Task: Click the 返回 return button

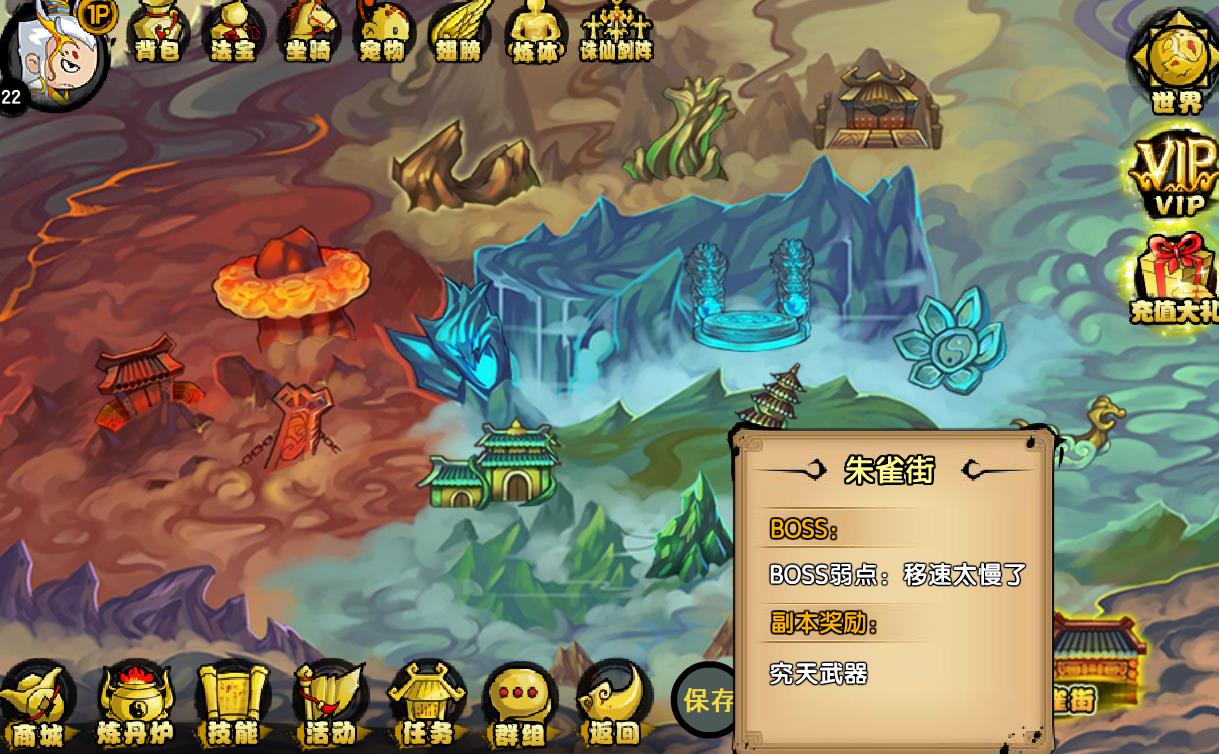Action: tap(614, 705)
